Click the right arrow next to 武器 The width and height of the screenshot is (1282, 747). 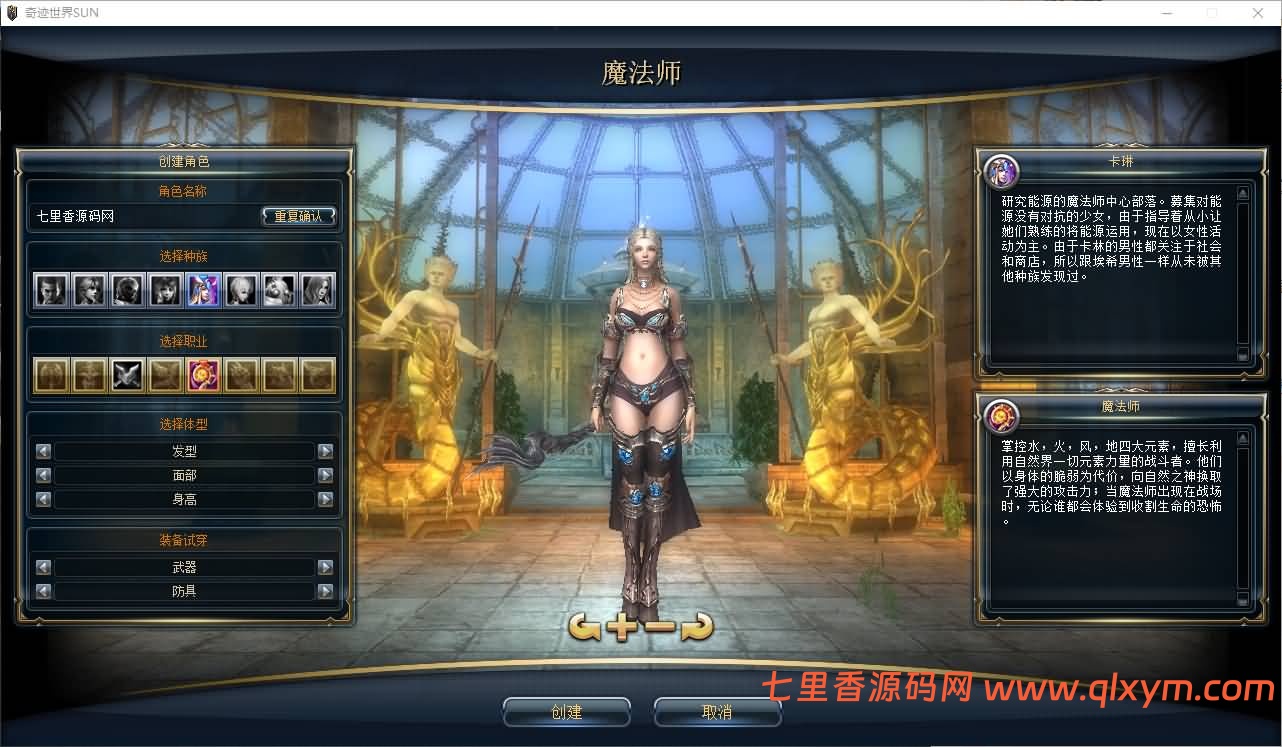click(x=325, y=566)
